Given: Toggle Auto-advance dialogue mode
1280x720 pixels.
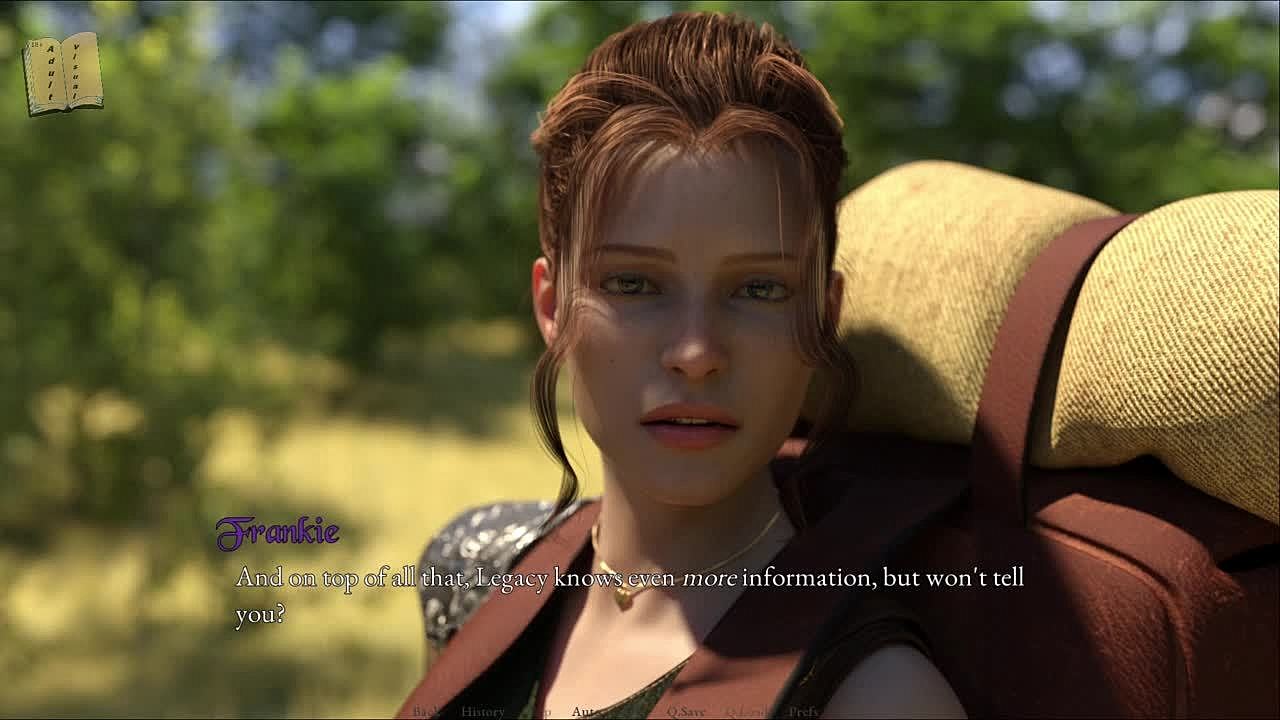Looking at the screenshot, I should click(587, 712).
